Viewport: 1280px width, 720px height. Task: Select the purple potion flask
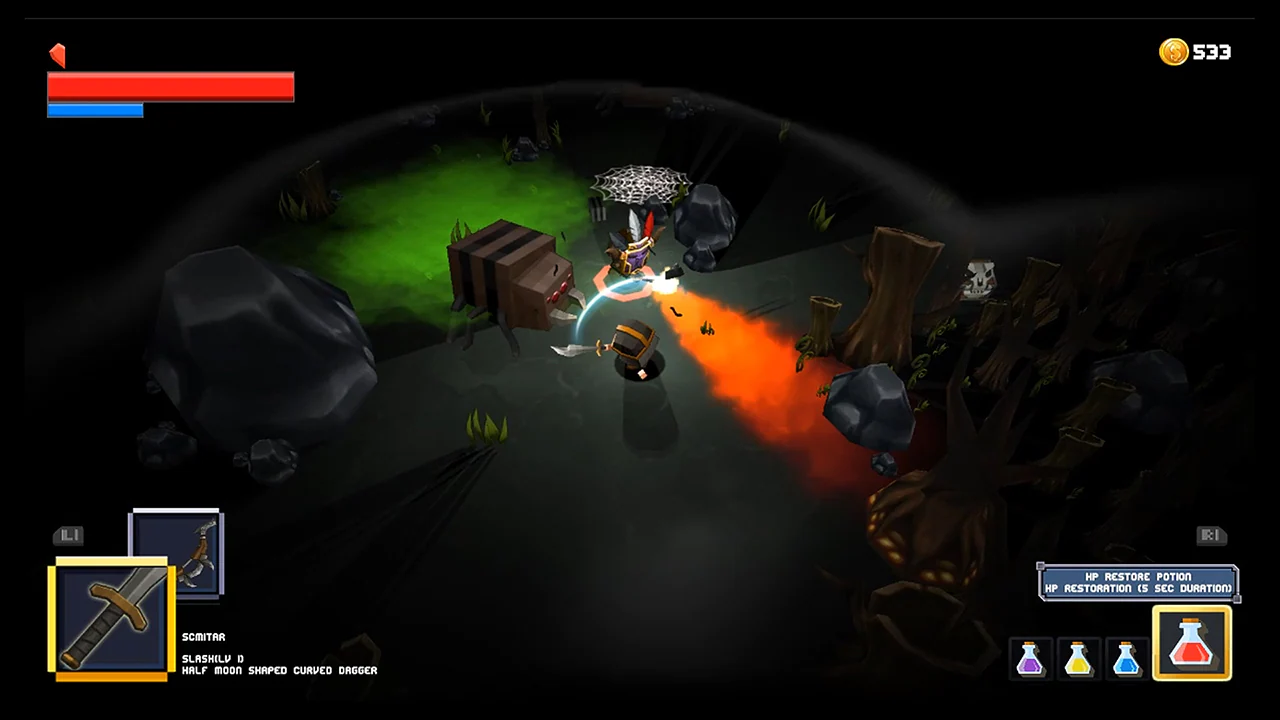click(1031, 657)
